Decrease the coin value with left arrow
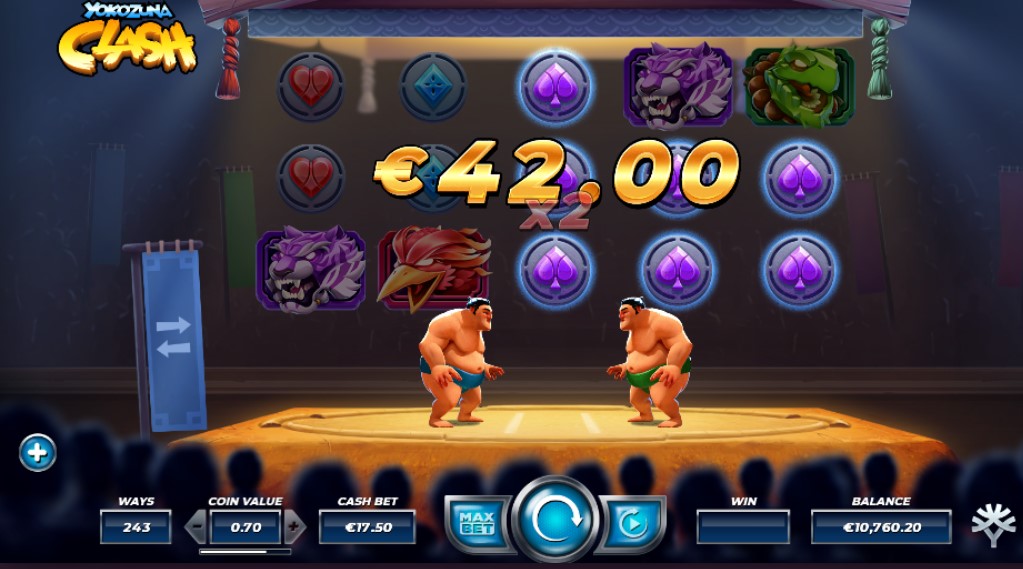The height and width of the screenshot is (569, 1023). point(196,526)
